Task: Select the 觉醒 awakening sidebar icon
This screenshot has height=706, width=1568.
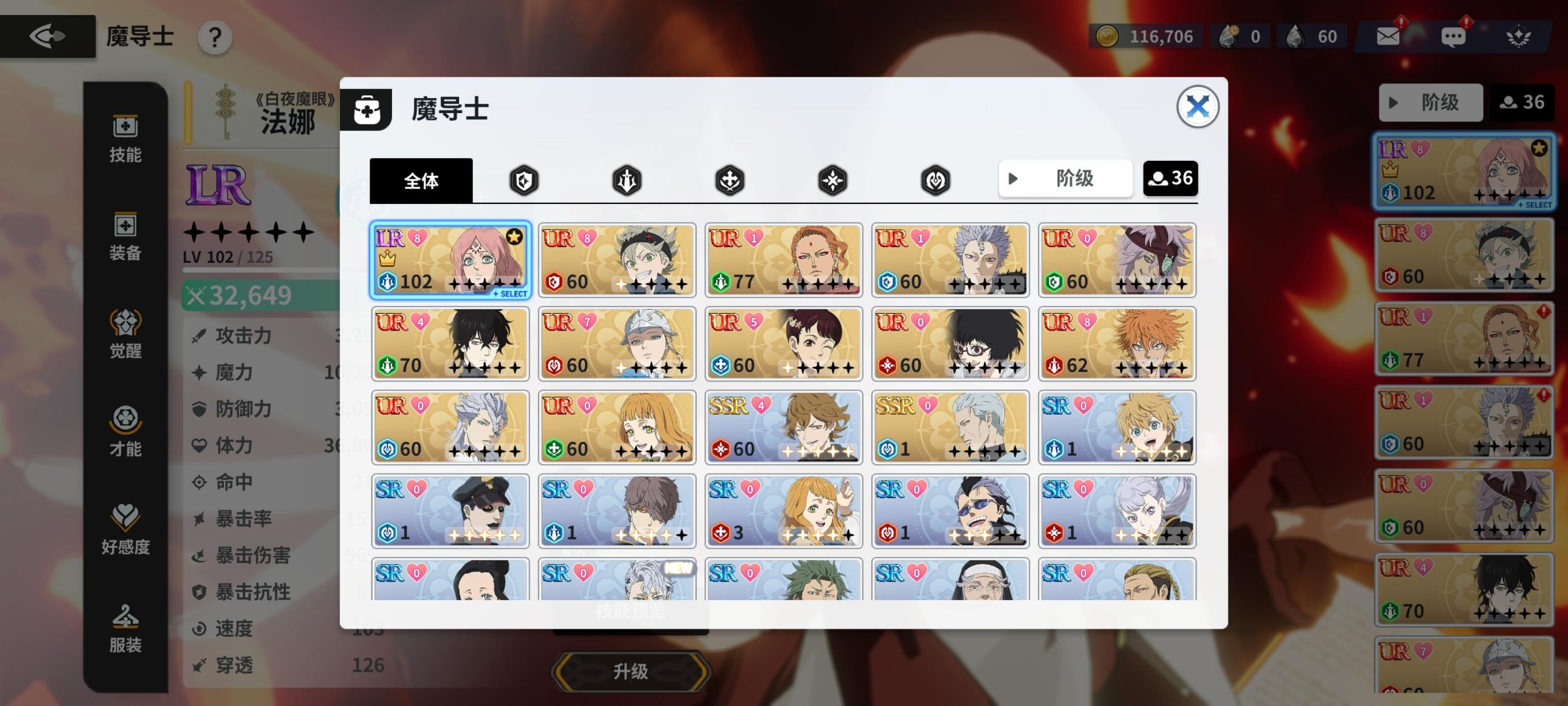Action: (125, 335)
